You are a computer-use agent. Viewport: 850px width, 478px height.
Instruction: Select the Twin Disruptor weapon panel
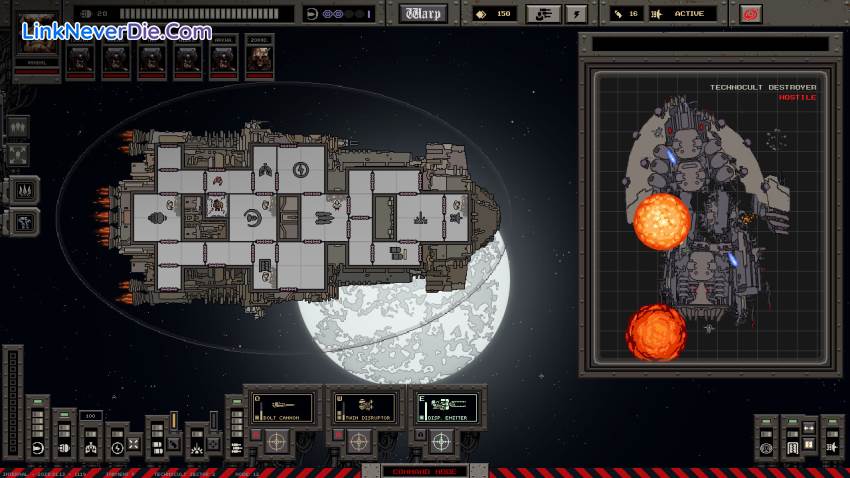[x=363, y=407]
